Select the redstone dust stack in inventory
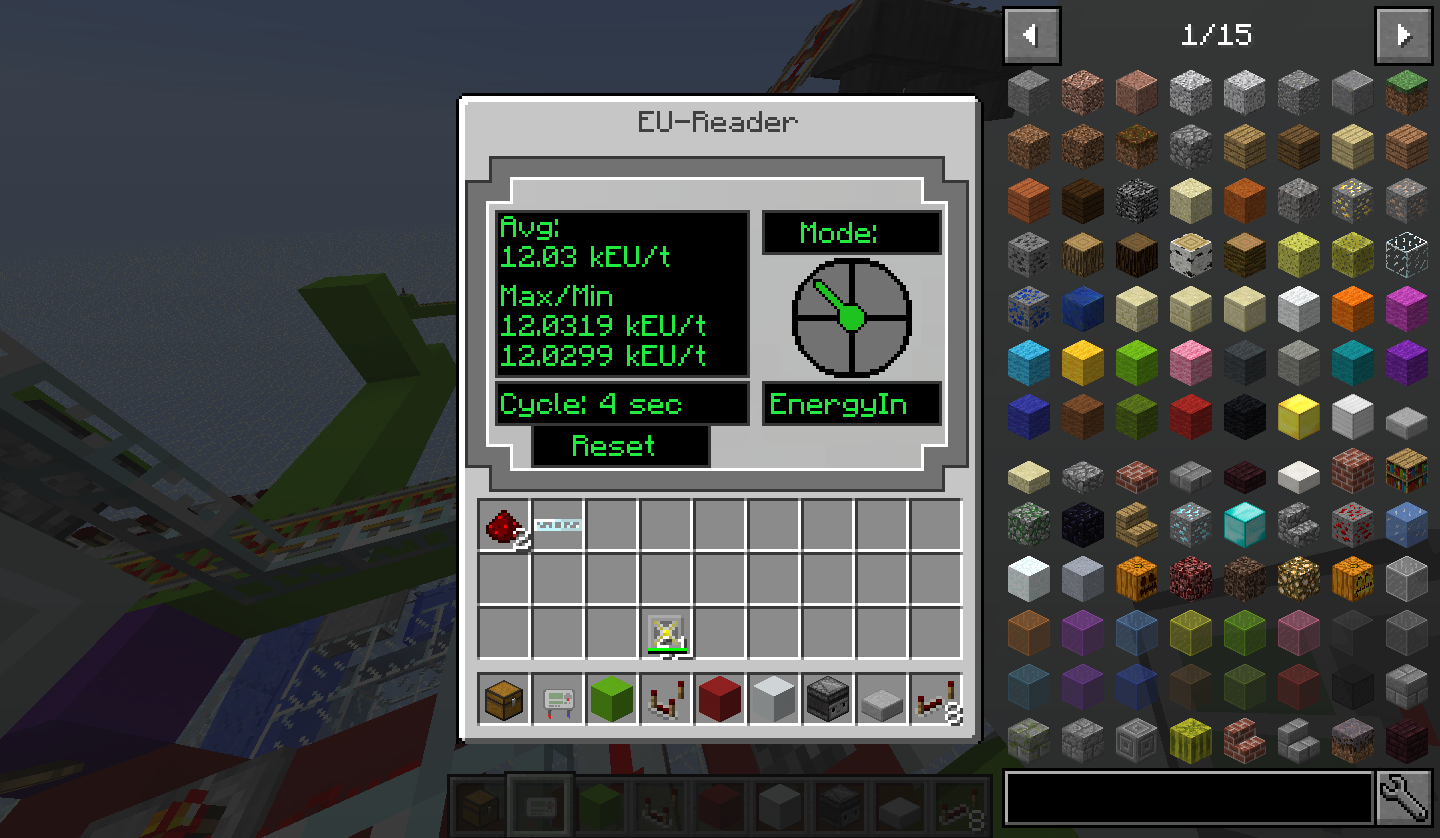 [505, 526]
